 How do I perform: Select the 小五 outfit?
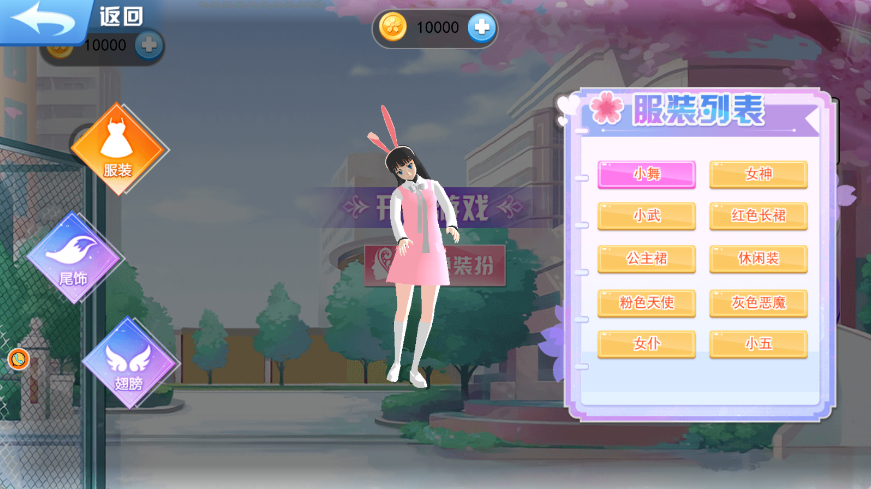click(758, 344)
